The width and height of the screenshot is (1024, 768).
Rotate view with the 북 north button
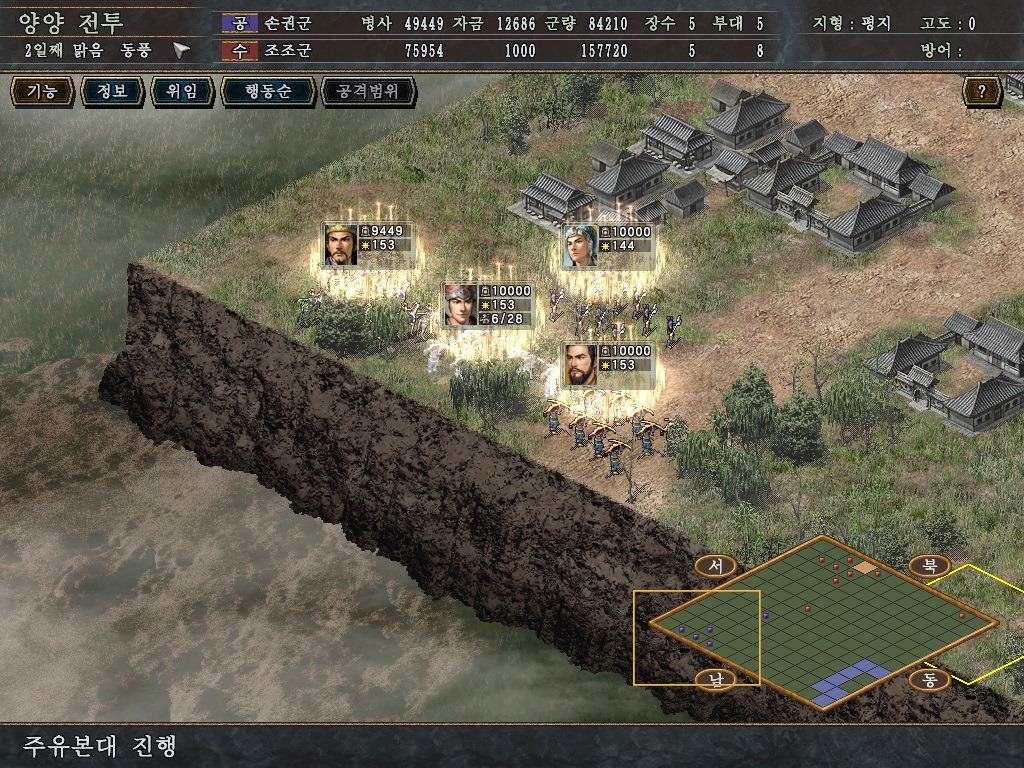pyautogui.click(x=929, y=566)
